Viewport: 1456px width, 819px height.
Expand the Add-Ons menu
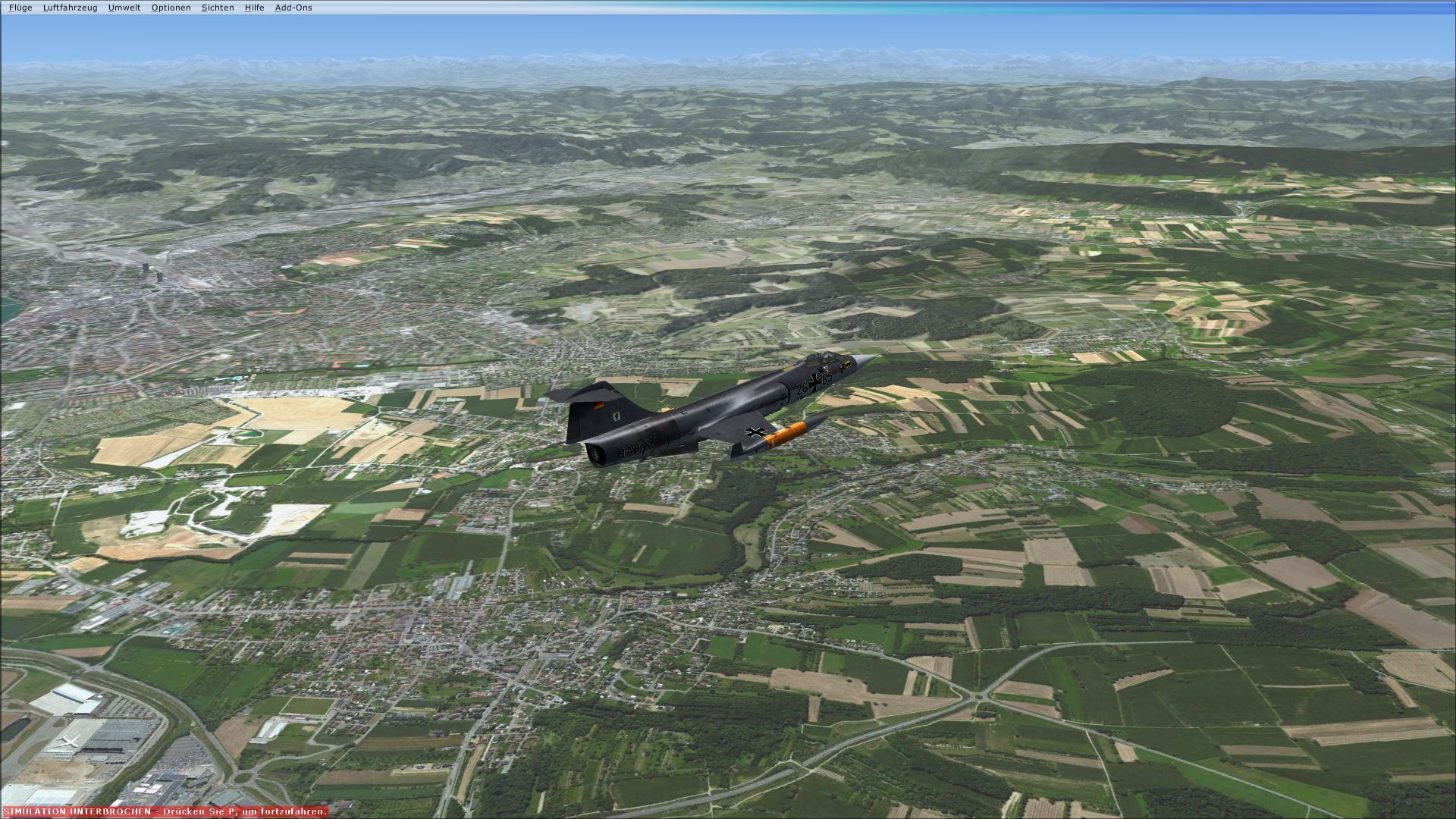coord(293,8)
